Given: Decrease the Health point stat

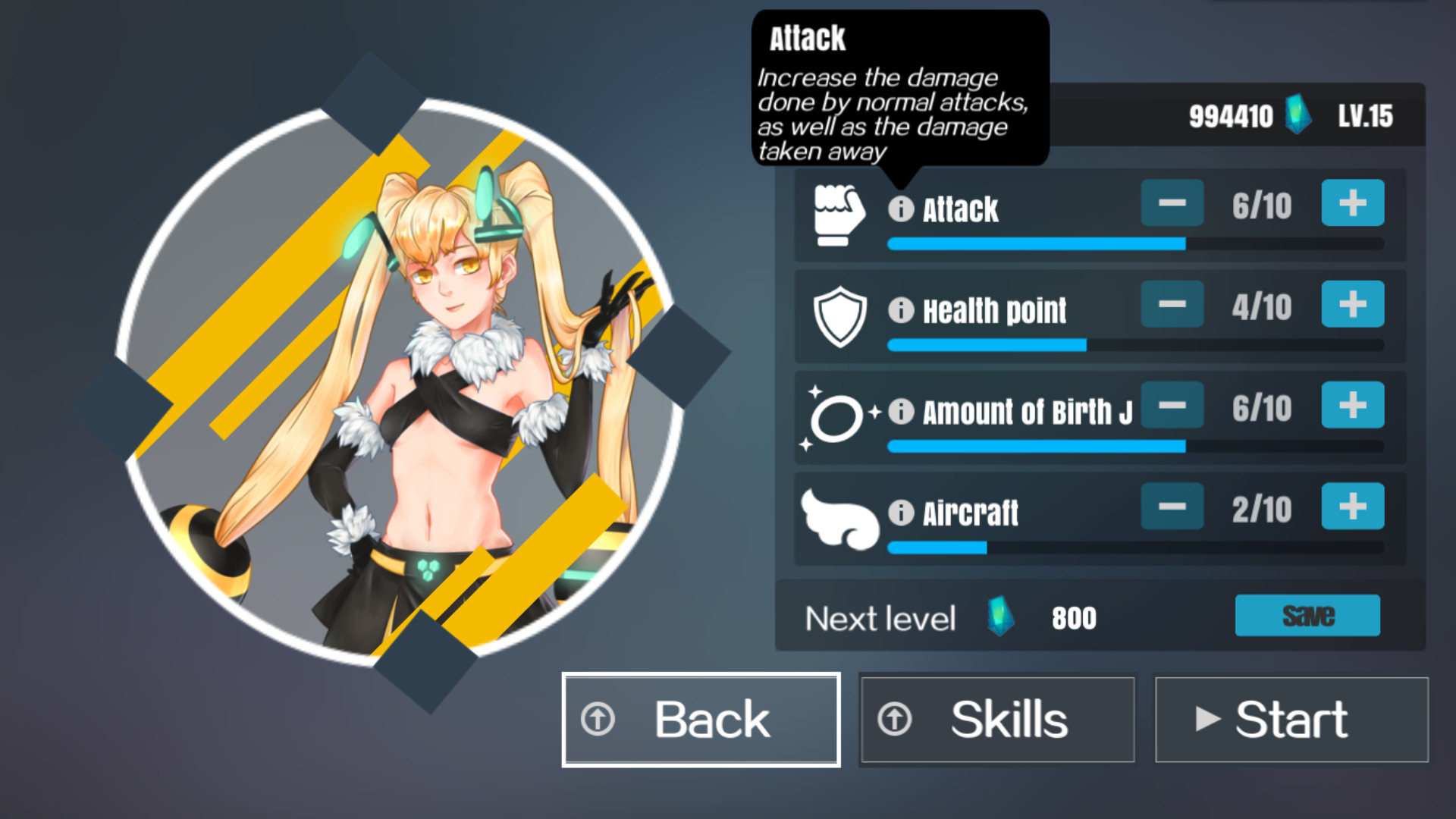Looking at the screenshot, I should point(1172,305).
